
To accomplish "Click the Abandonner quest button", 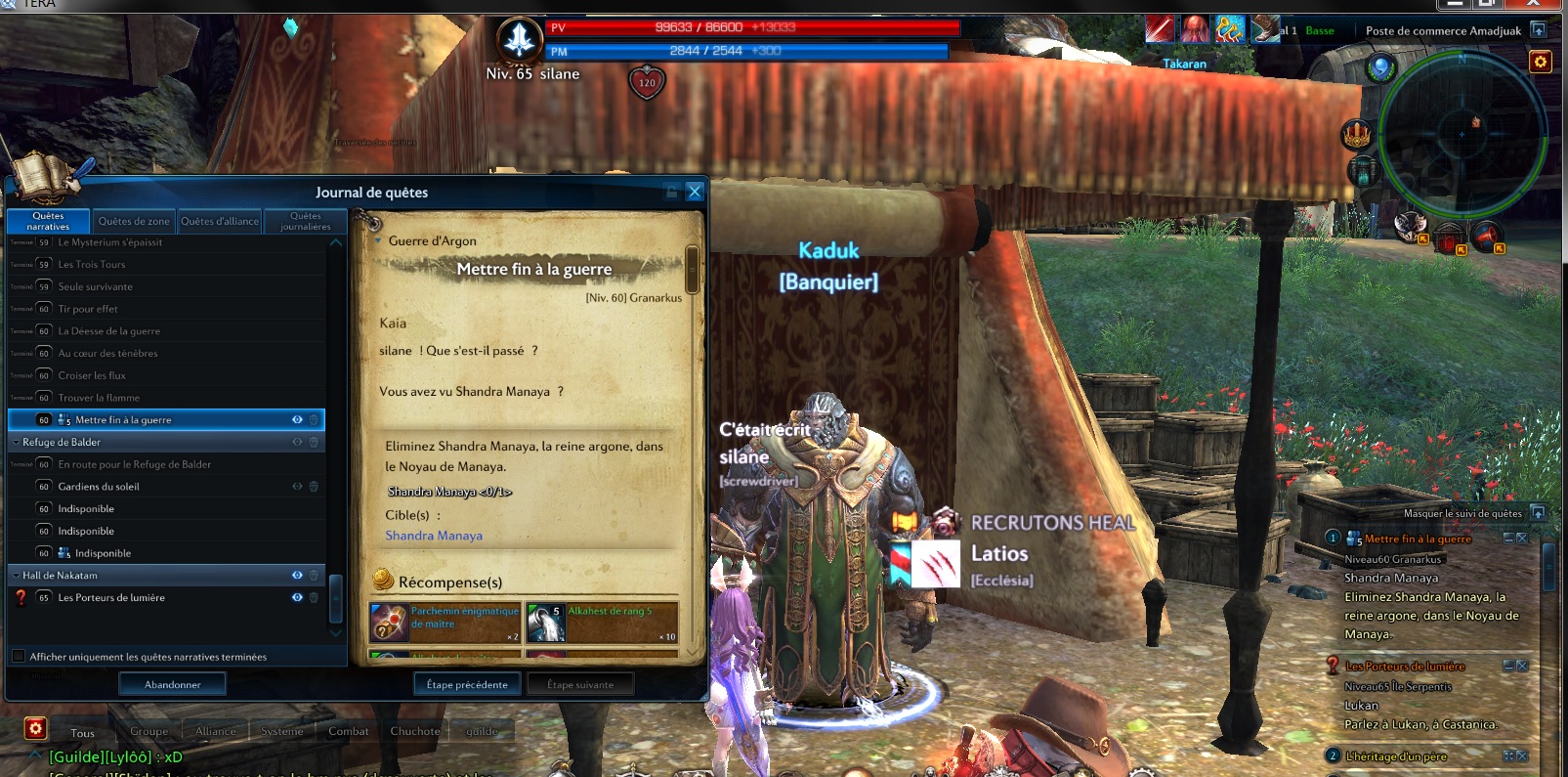I will click(x=172, y=685).
